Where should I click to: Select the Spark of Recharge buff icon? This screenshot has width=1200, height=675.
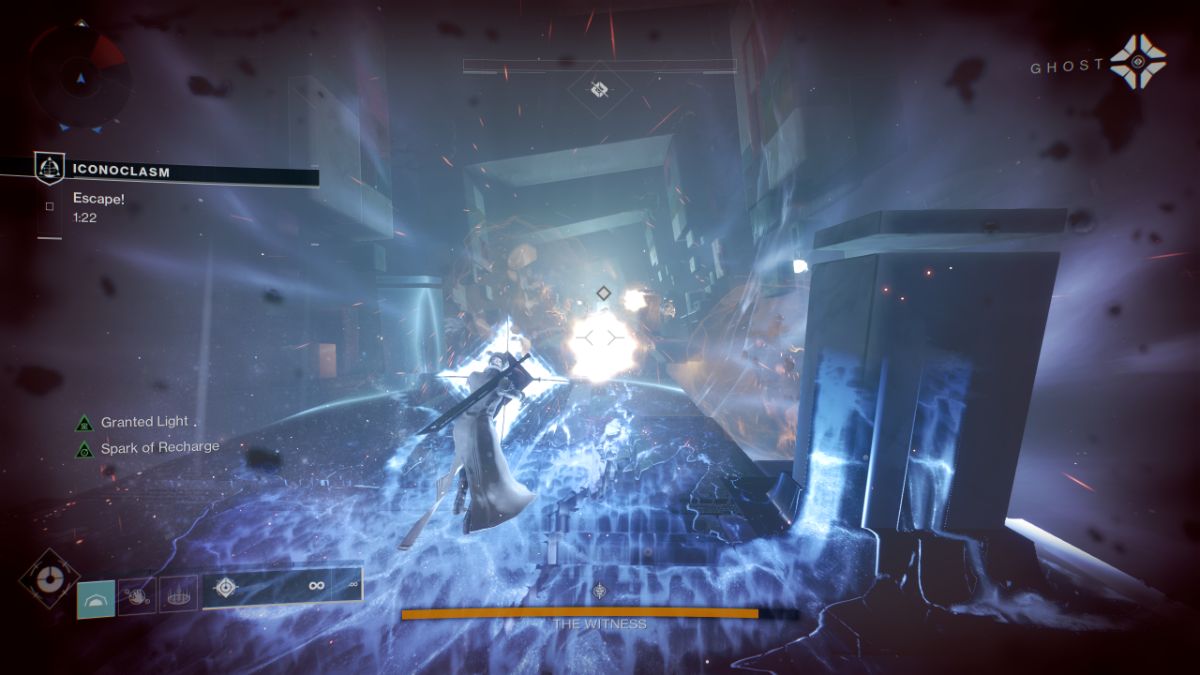85,449
